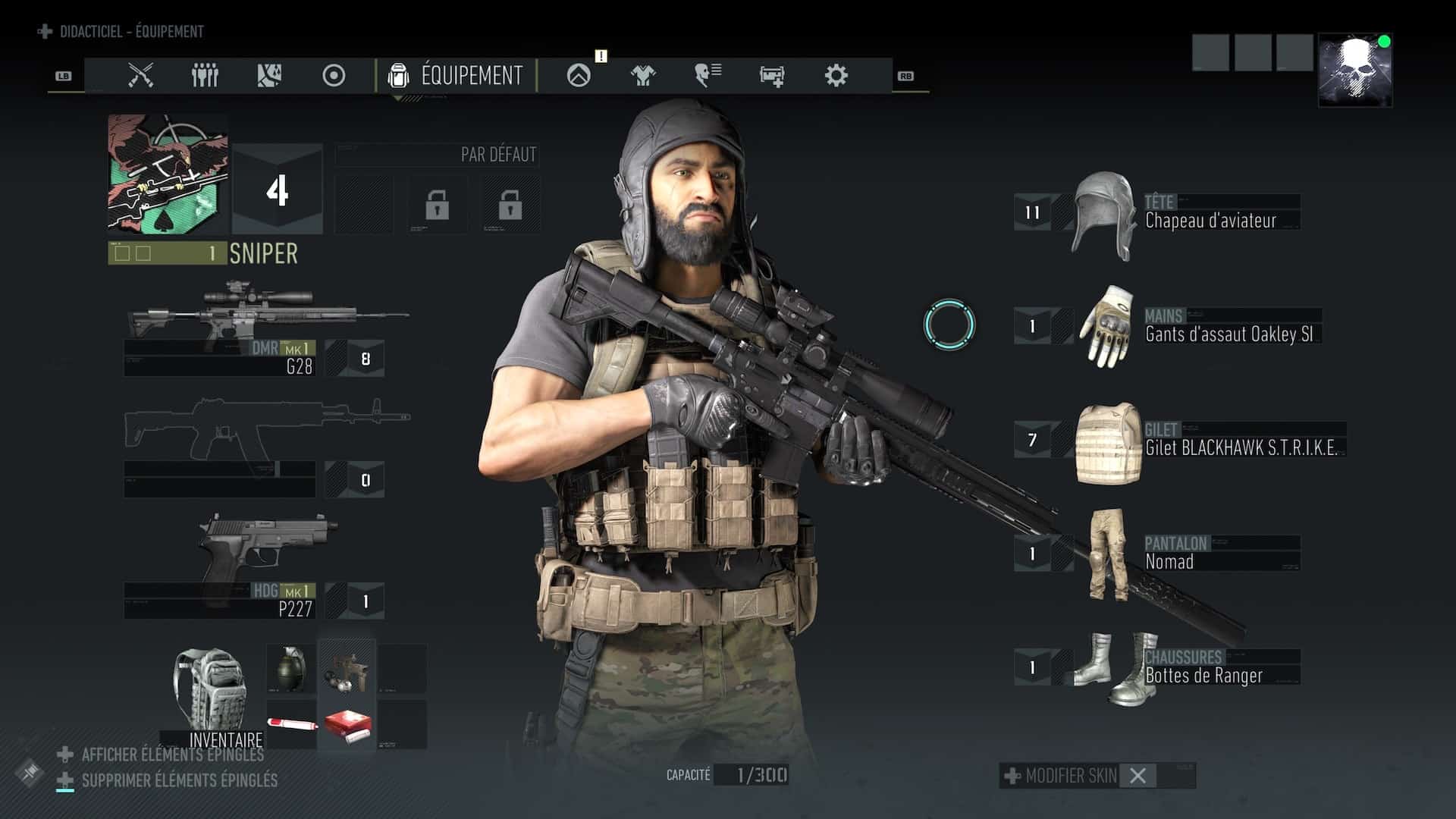Open the tab with exclamation notification
The height and width of the screenshot is (819, 1456).
coord(579,75)
